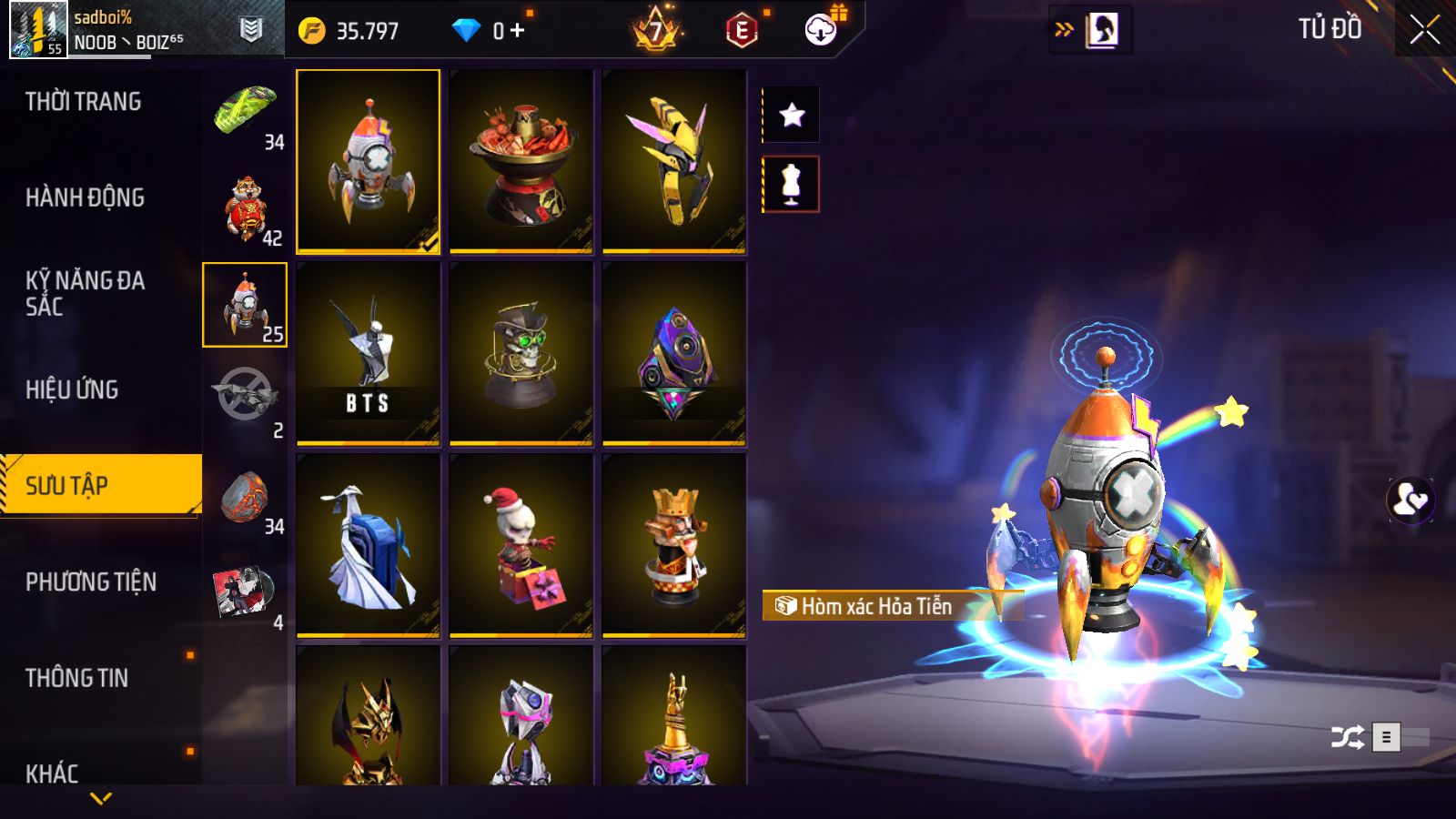Screen dimensions: 1456x819
Task: Show the Phương Tiện vehicles tab
Action: [x=91, y=581]
